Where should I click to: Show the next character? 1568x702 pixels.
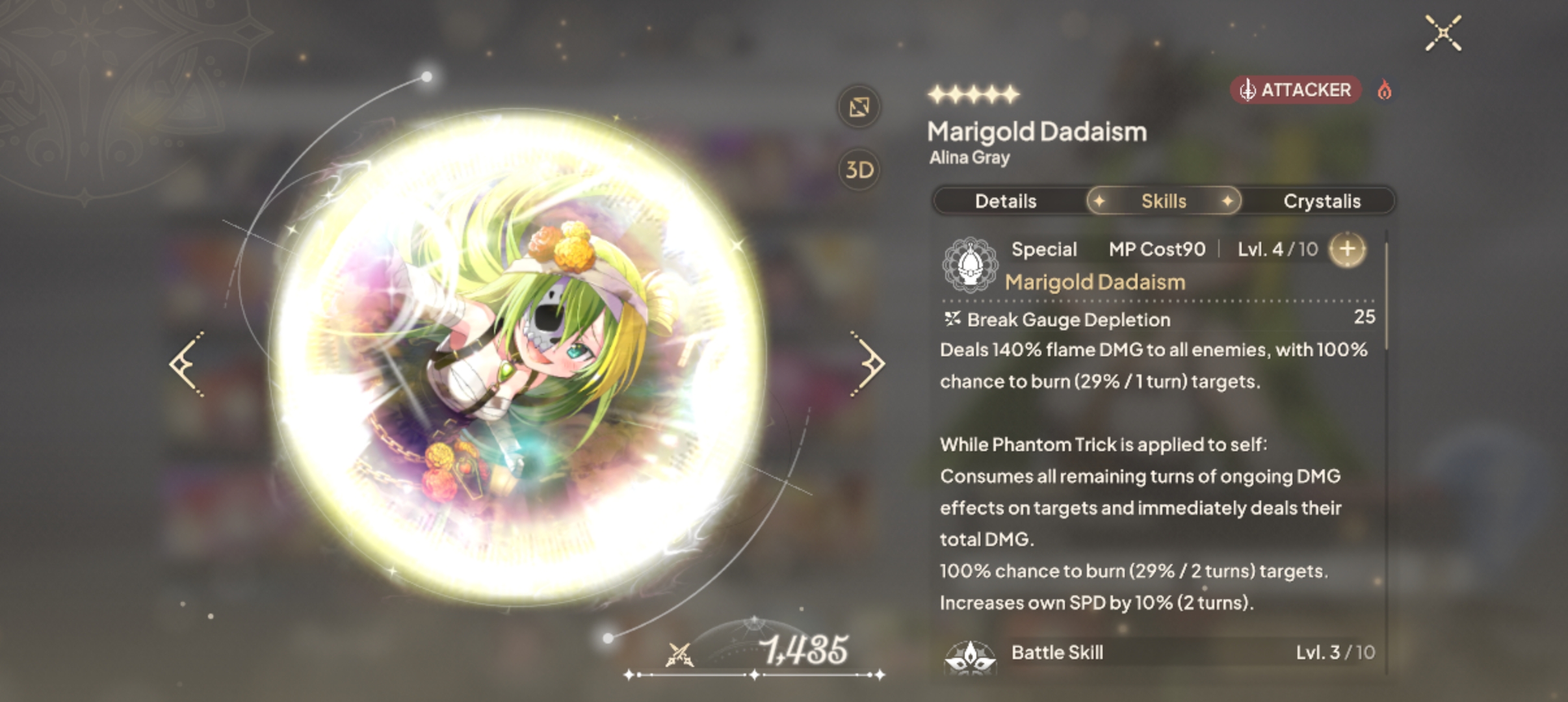point(869,363)
